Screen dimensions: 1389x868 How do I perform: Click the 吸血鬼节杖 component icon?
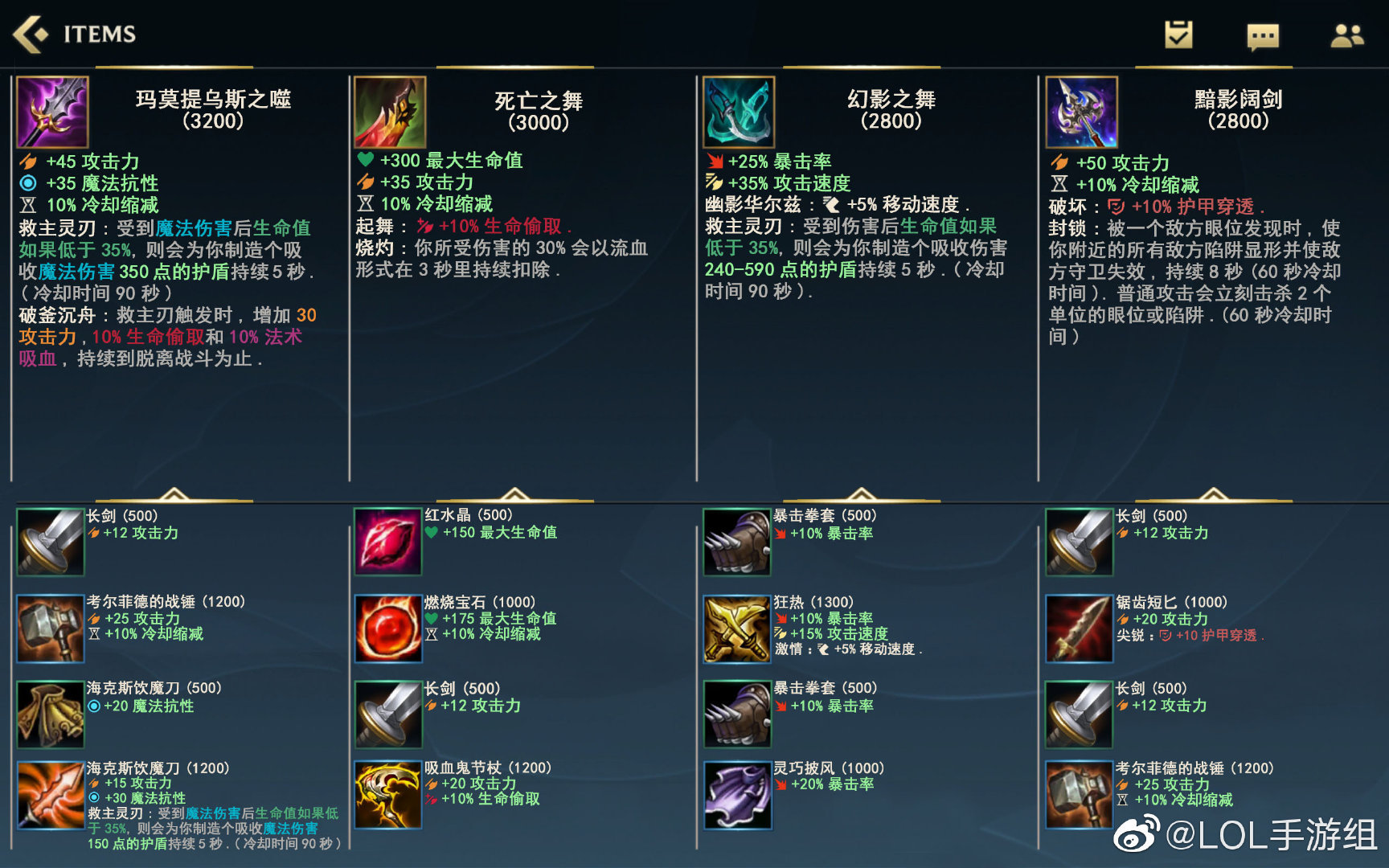389,796
